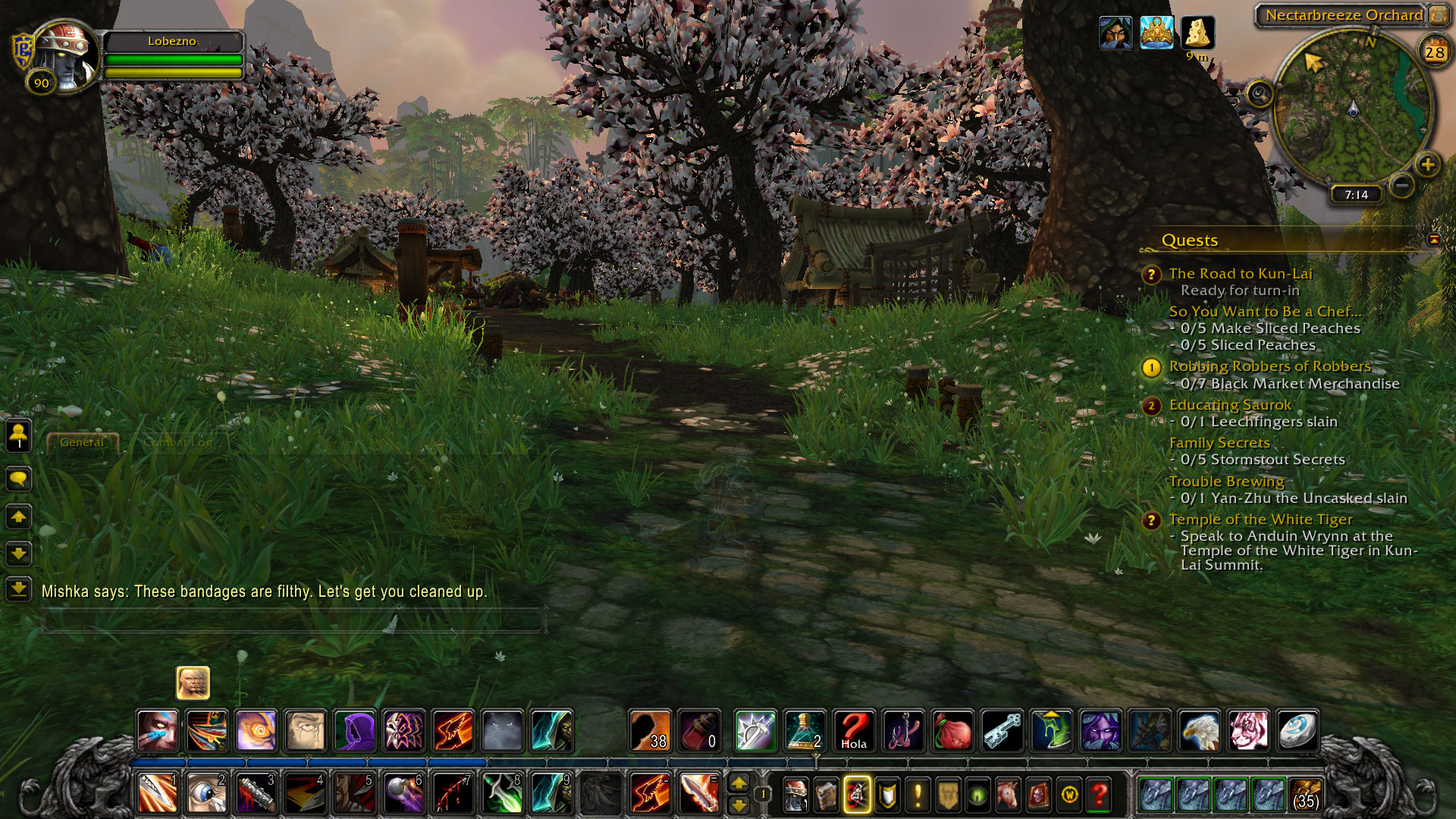The height and width of the screenshot is (819, 1456).
Task: Activate the eye-gouge ability in slot 2
Action: pyautogui.click(x=206, y=794)
